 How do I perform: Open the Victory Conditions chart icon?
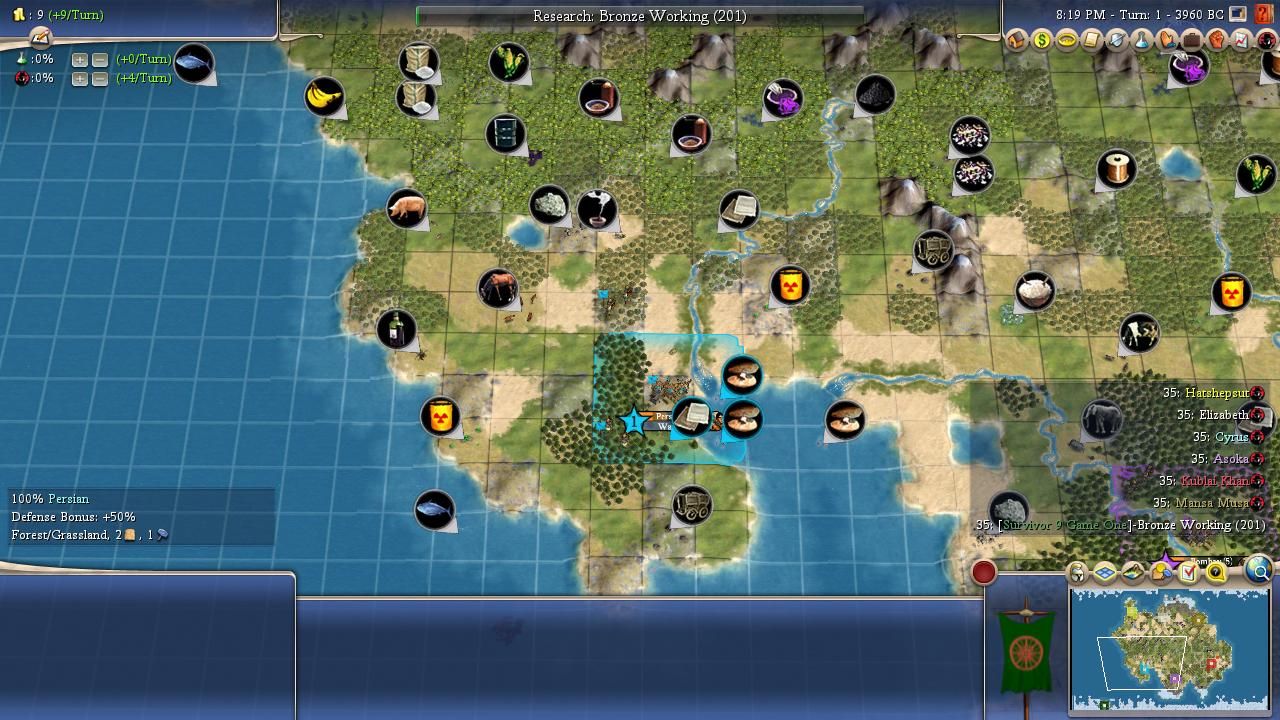(1241, 41)
